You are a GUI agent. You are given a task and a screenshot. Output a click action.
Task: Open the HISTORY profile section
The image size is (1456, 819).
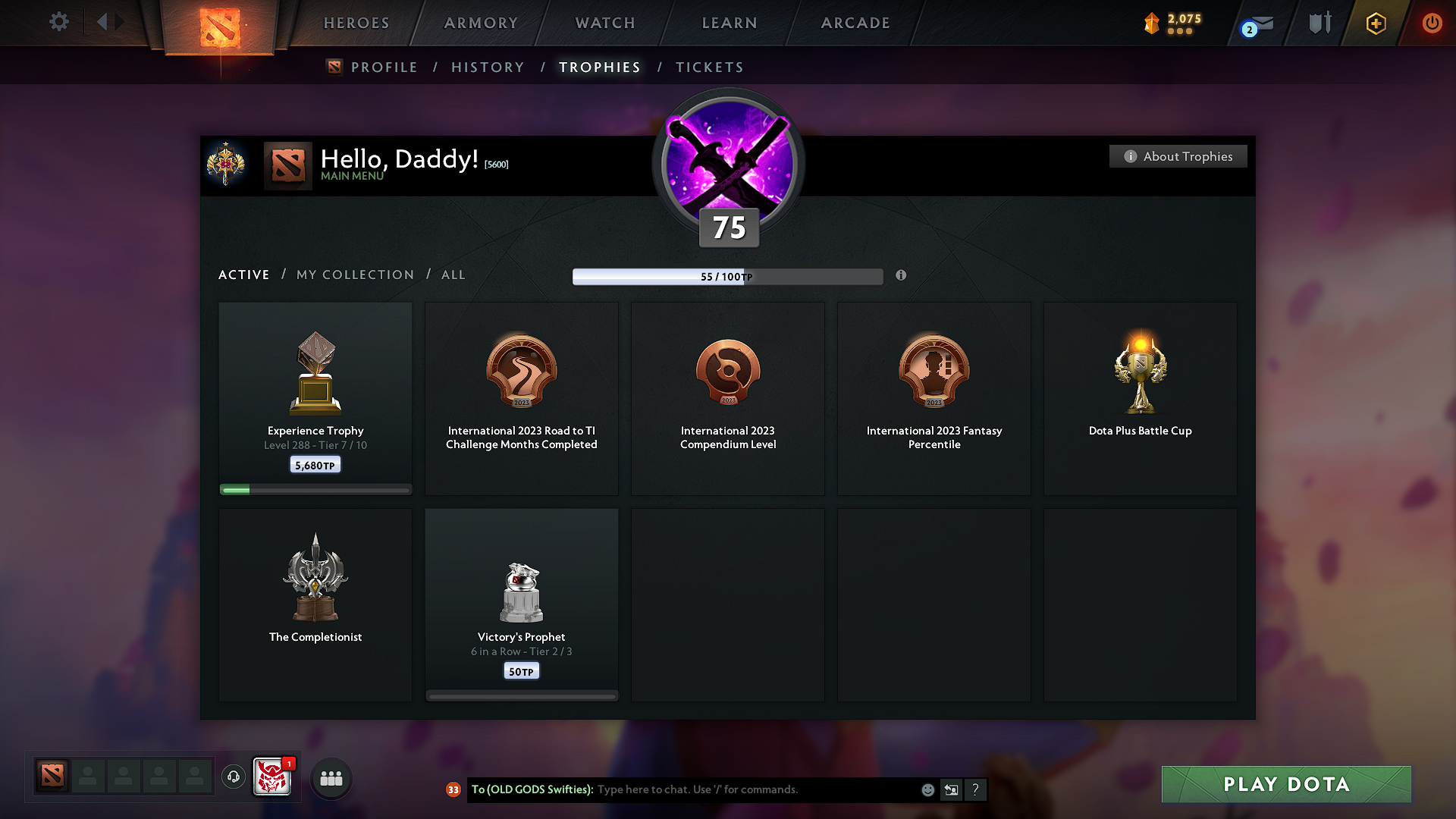pos(488,67)
